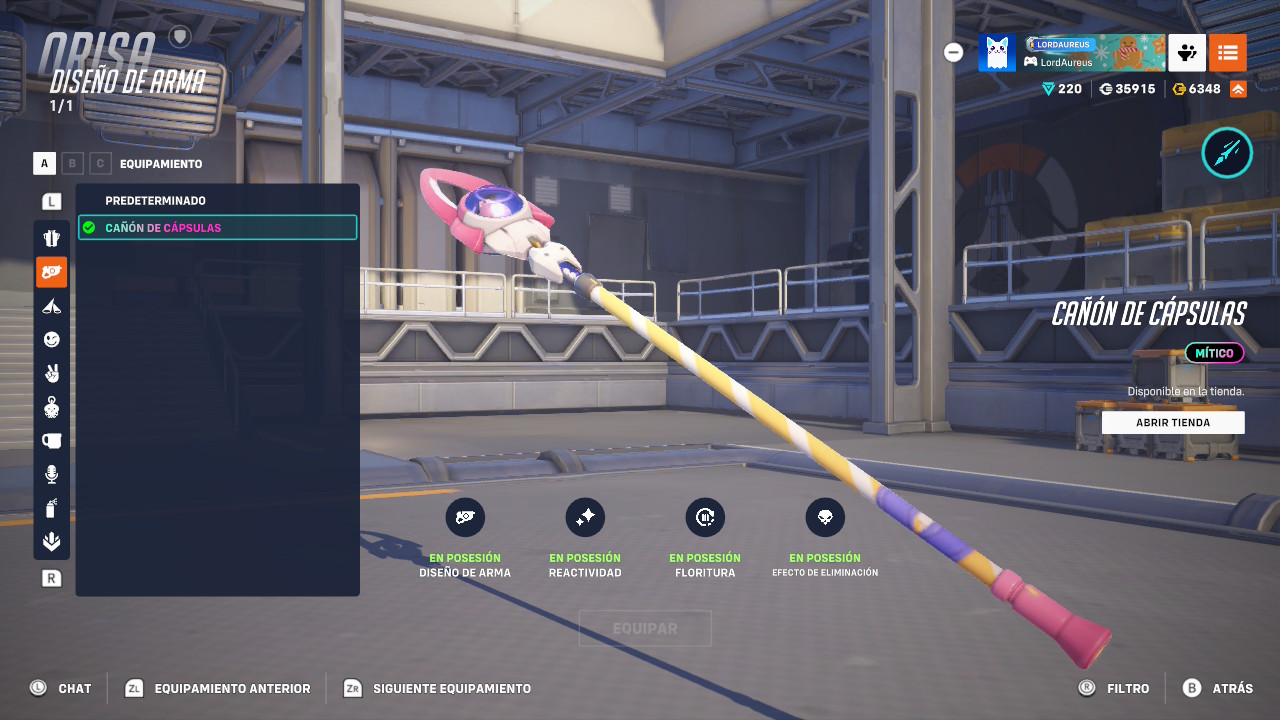Screen dimensions: 1280x720
Task: Expand the currencies panel with the orange chevron
Action: pyautogui.click(x=1236, y=88)
